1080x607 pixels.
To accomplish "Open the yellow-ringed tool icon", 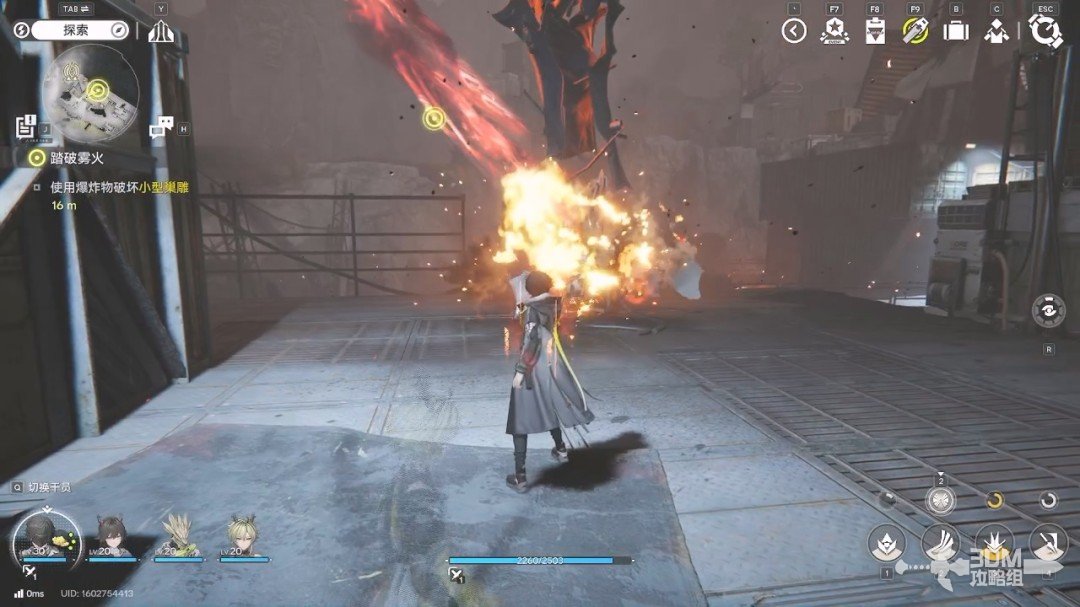I will point(915,31).
